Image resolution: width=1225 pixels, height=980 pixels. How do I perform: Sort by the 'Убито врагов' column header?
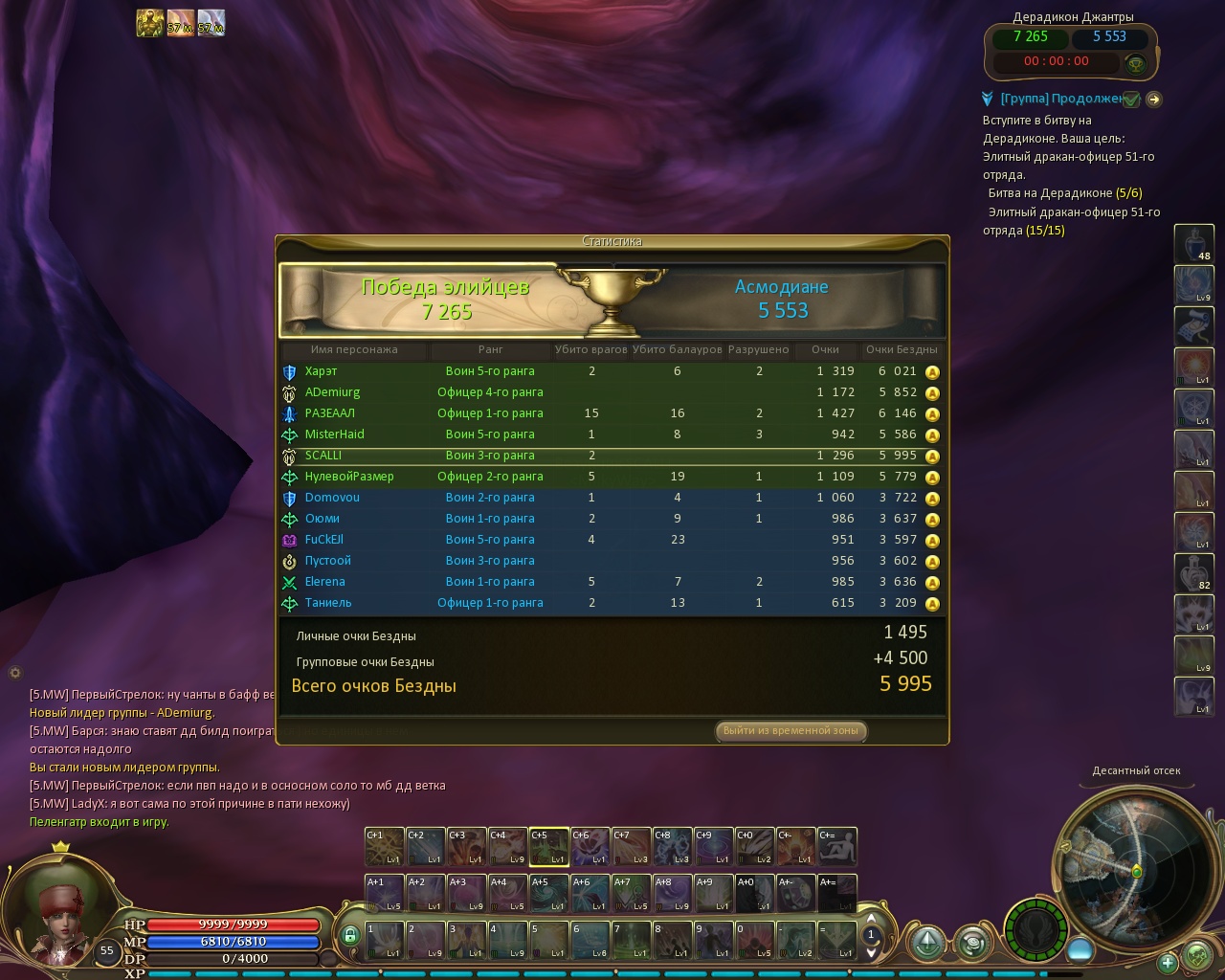[590, 349]
